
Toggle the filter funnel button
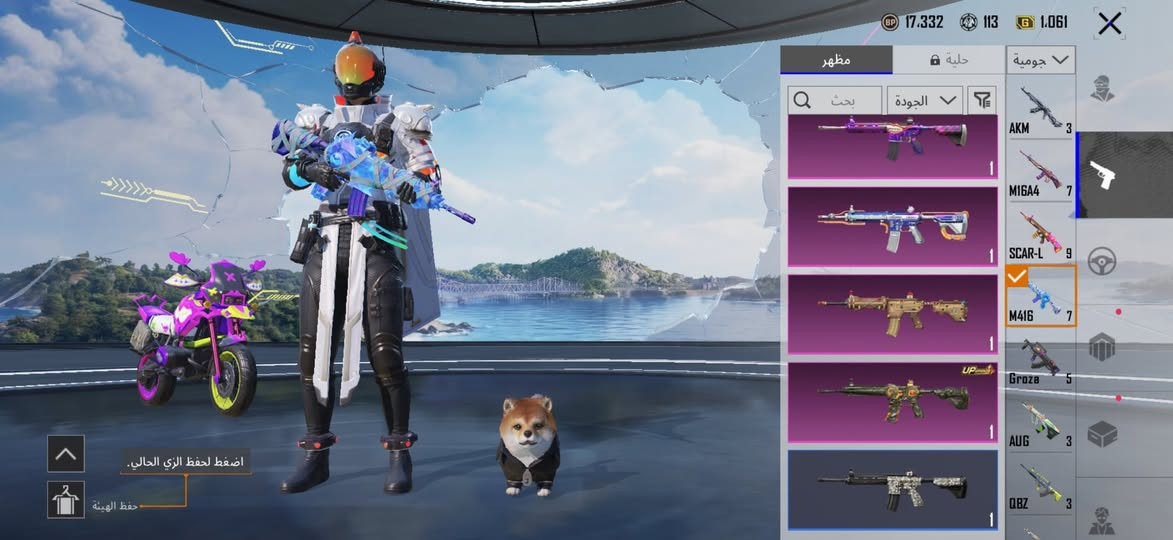point(983,100)
